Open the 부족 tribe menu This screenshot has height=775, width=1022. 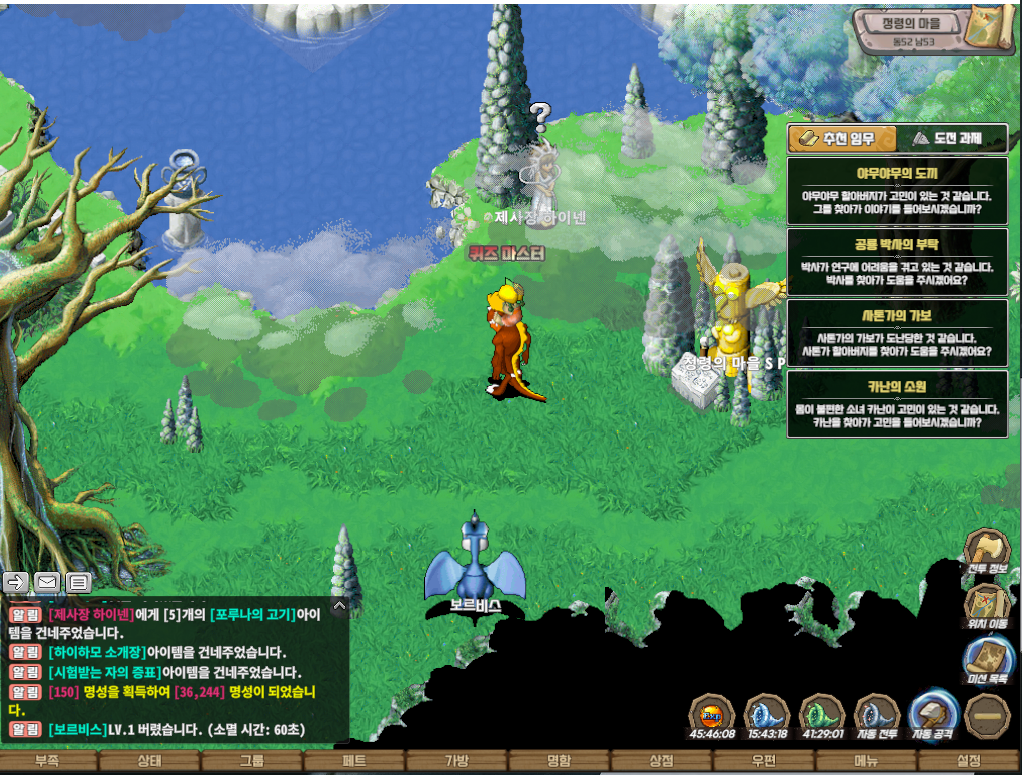(x=46, y=762)
